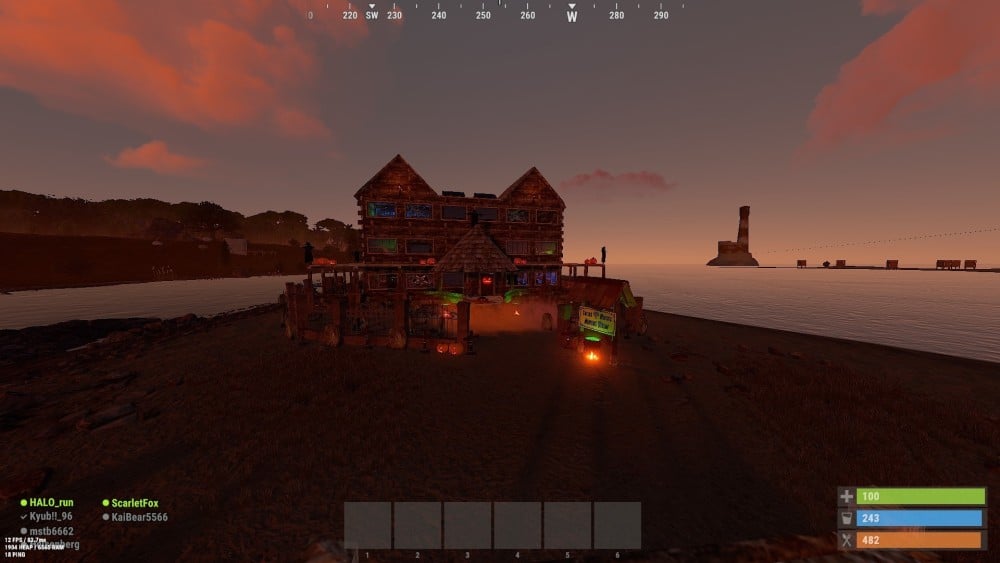Screen dimensions: 1000x563
Task: Select empty hotbar slot numbered 1
Action: pos(368,525)
